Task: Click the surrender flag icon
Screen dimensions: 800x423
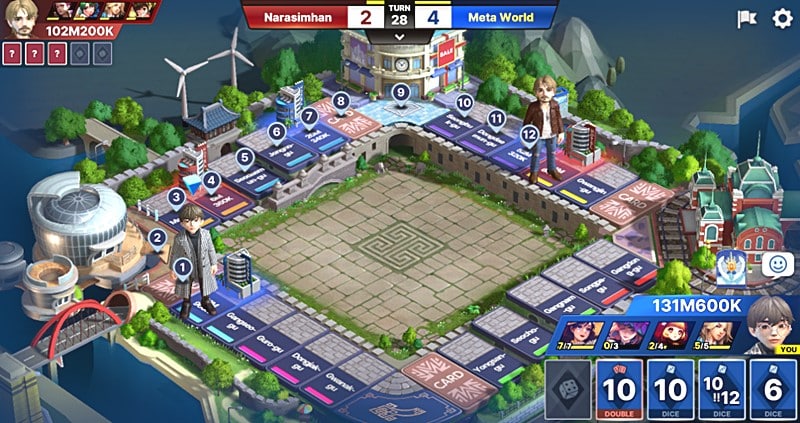Action: tap(746, 18)
